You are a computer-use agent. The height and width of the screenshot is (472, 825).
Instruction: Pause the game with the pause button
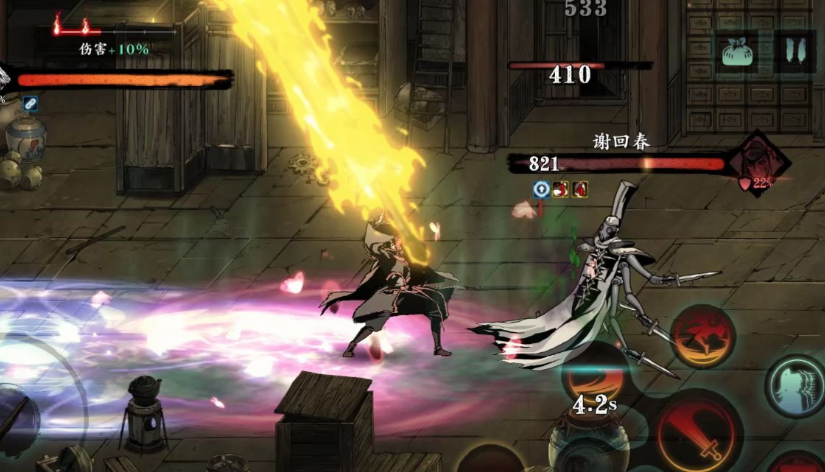coord(794,52)
